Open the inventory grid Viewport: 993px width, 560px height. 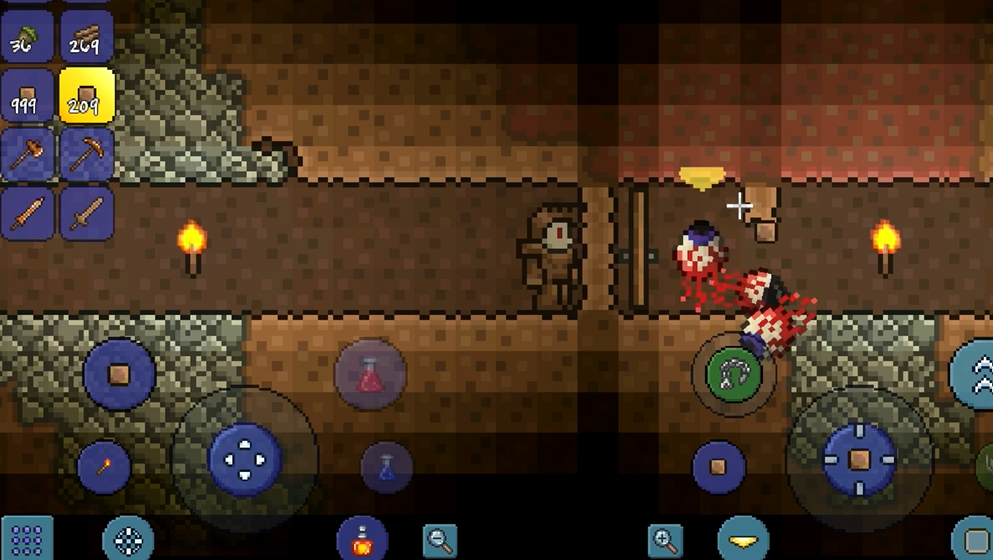27,540
